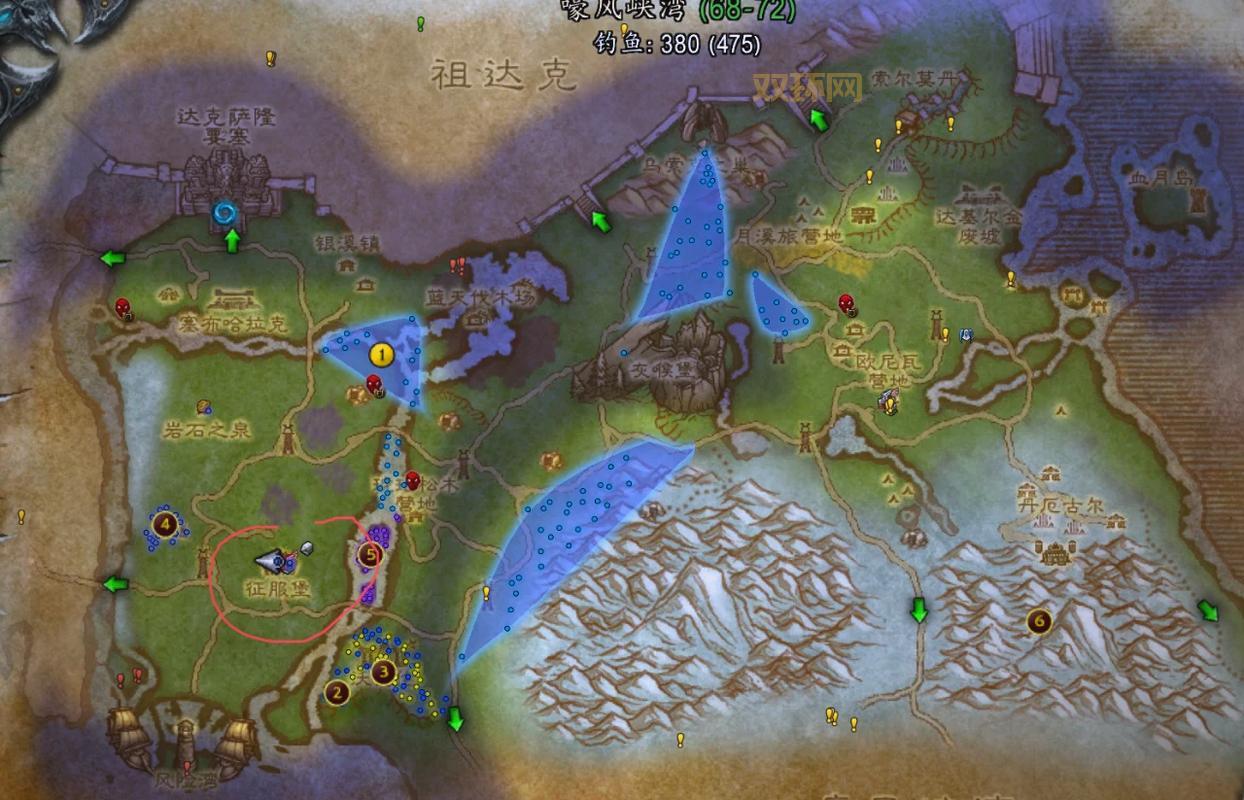Click the red skull above 塞布哈拉克
The width and height of the screenshot is (1244, 800).
[123, 307]
